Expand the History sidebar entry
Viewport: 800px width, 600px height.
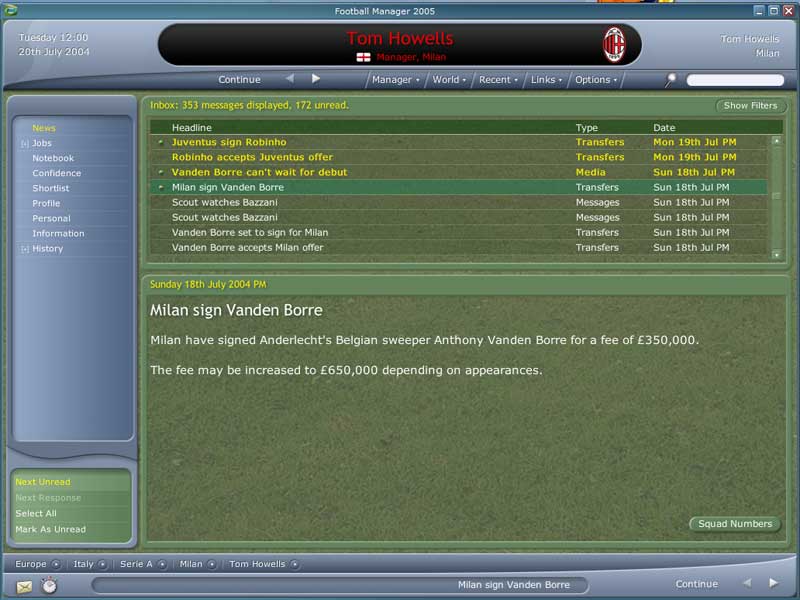click(47, 248)
